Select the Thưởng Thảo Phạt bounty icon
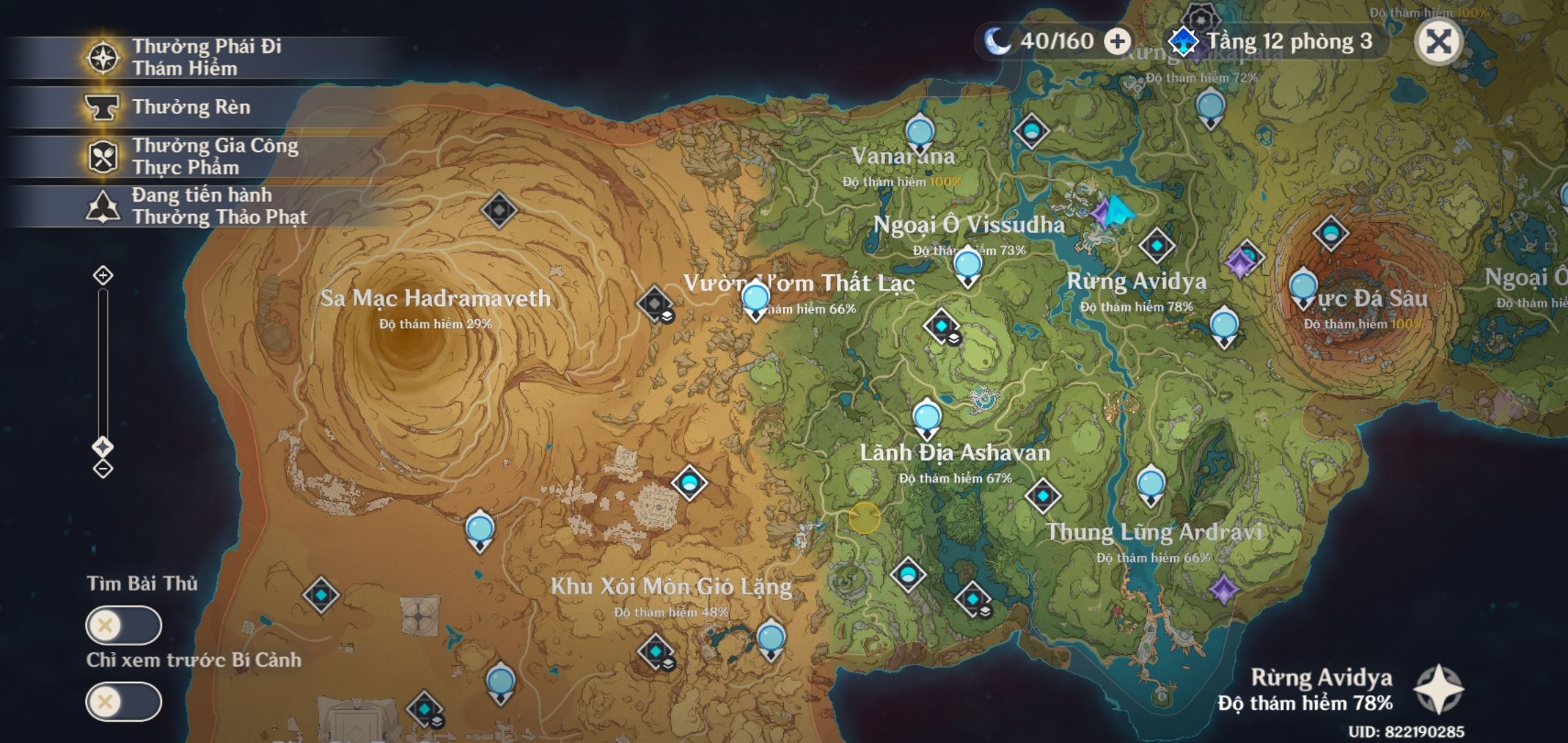This screenshot has width=1568, height=743. 102,205
